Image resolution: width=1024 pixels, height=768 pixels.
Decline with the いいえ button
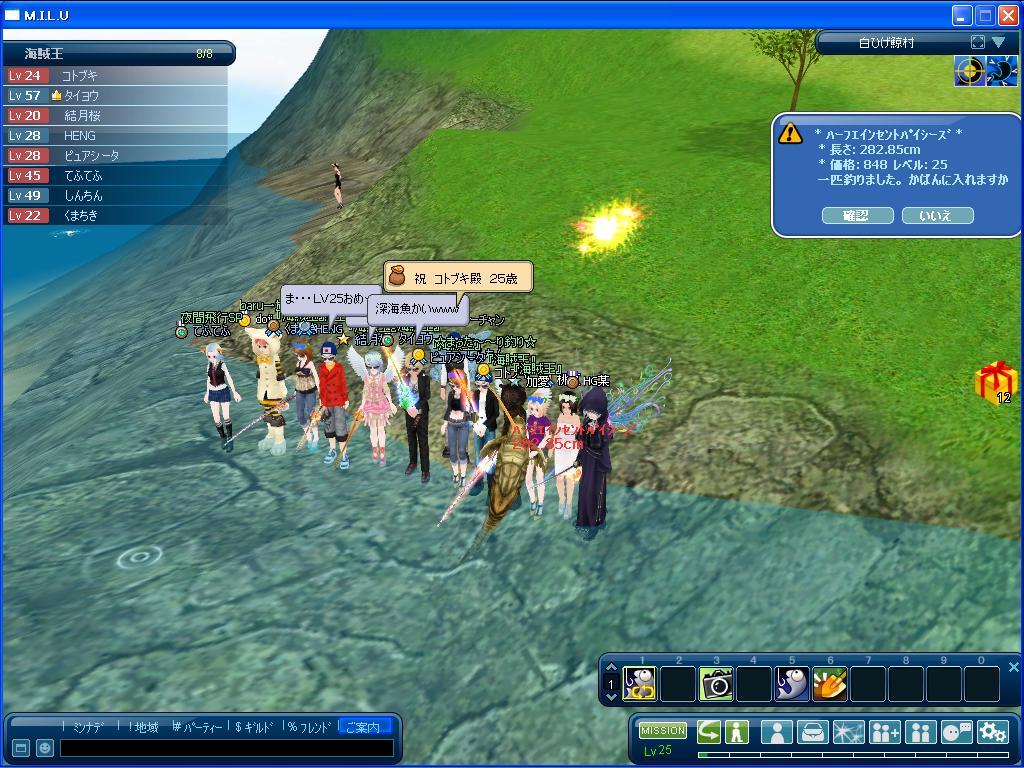point(937,216)
